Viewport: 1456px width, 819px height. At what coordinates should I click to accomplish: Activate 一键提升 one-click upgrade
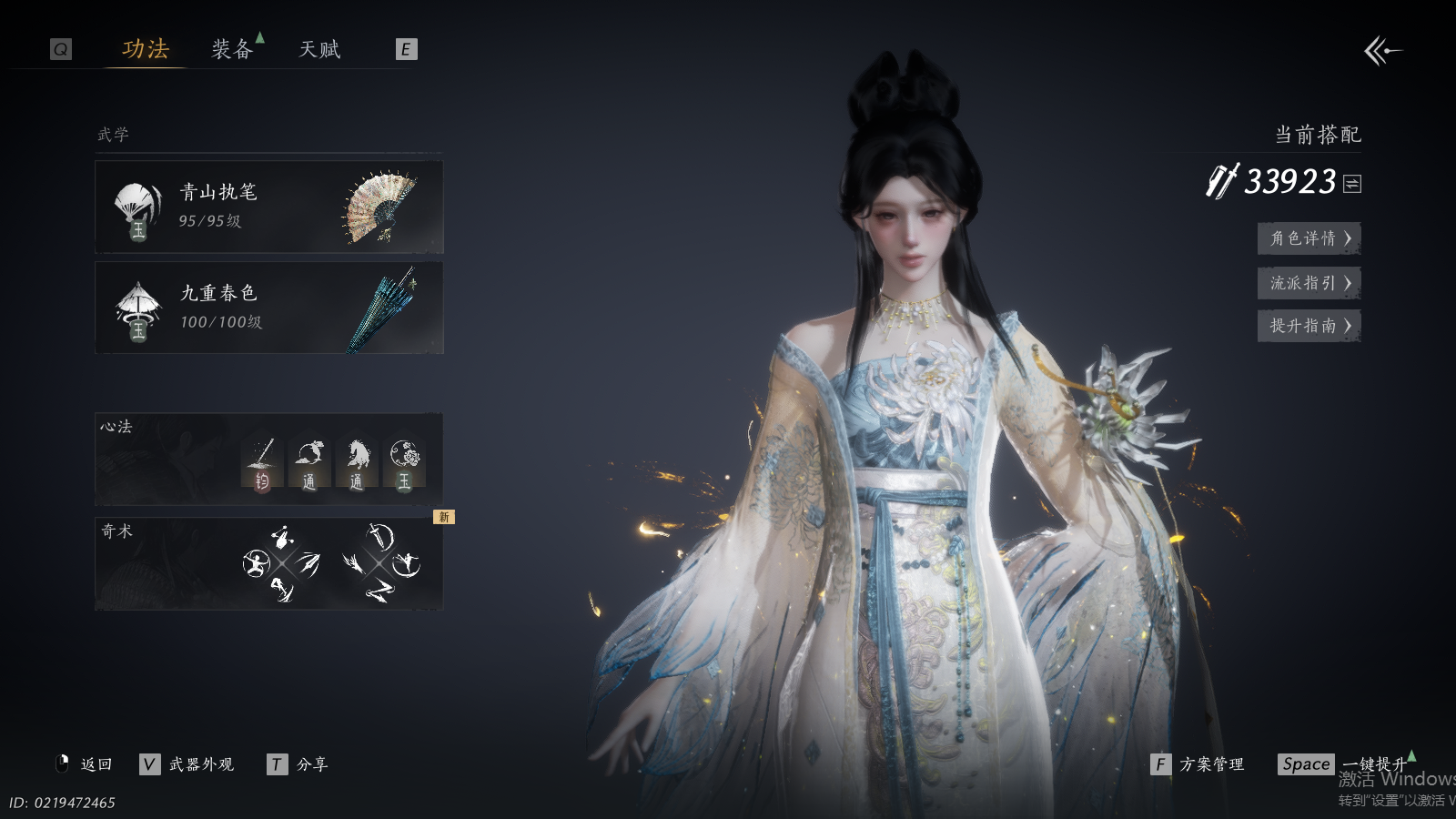coord(1347,764)
